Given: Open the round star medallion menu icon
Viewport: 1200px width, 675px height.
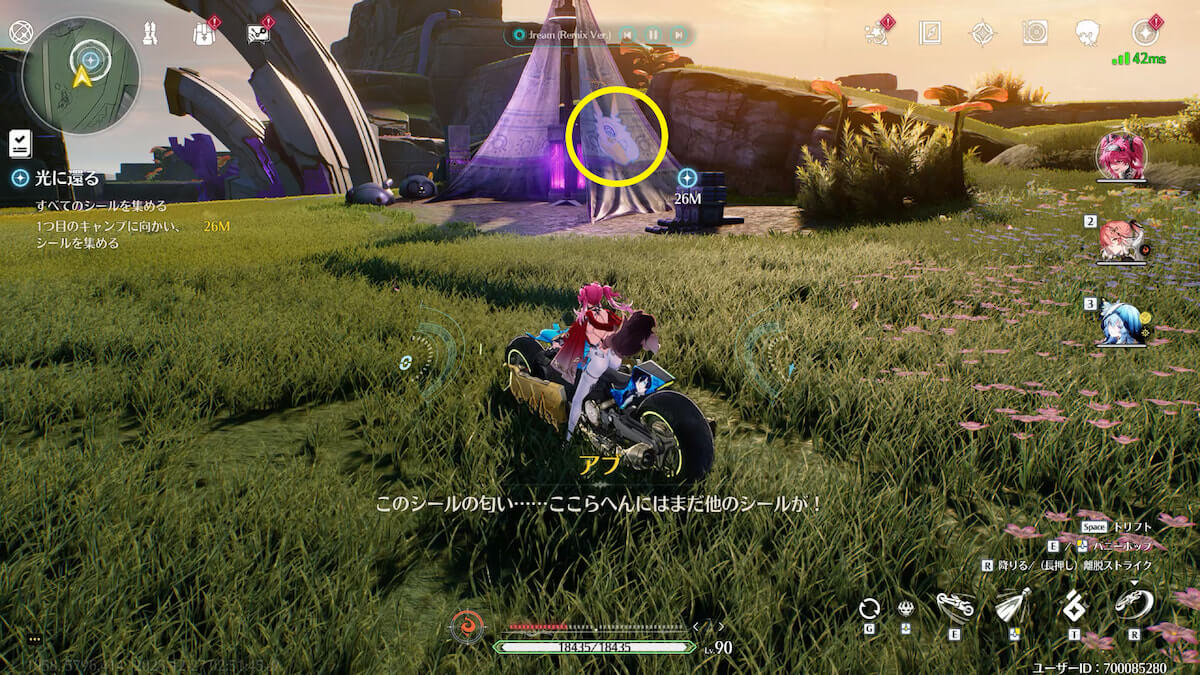Looking at the screenshot, I should pyautogui.click(x=1145, y=33).
